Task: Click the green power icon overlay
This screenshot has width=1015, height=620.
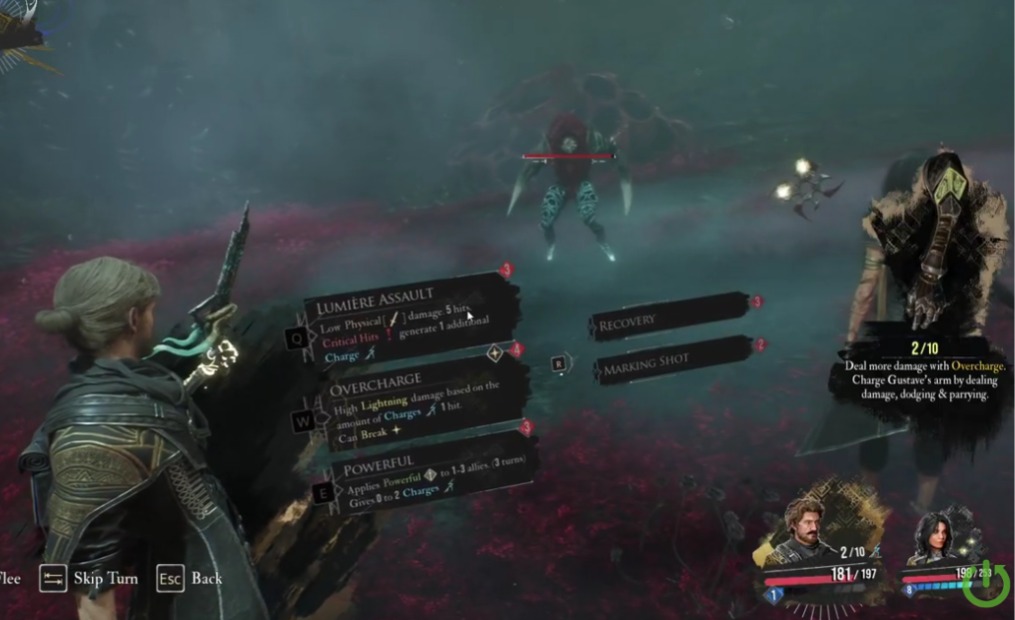Action: tap(984, 584)
